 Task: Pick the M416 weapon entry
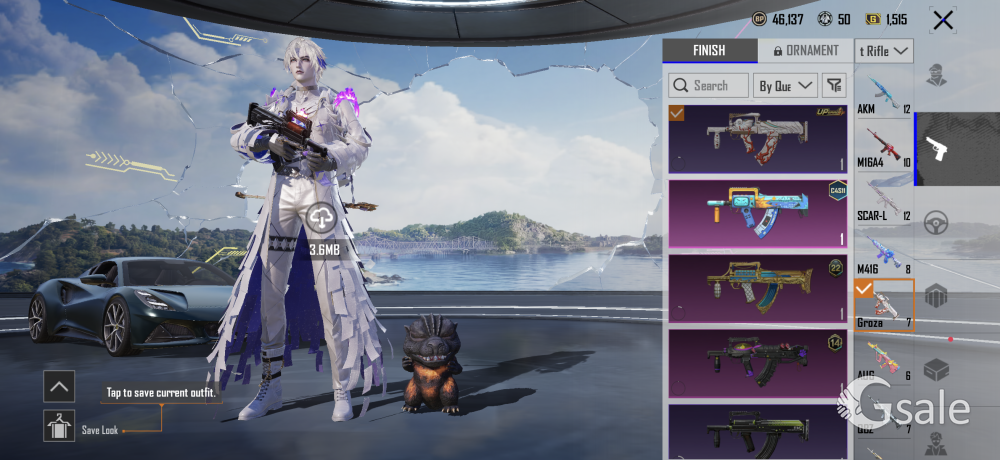[x=884, y=255]
